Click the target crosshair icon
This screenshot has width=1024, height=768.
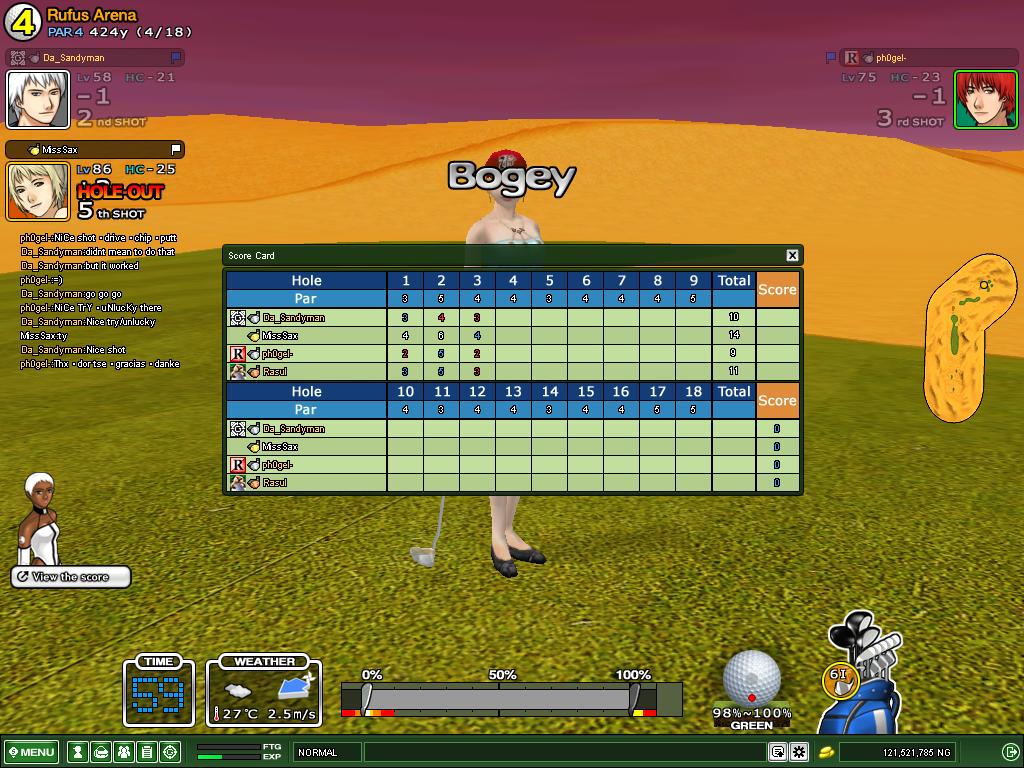tap(170, 752)
